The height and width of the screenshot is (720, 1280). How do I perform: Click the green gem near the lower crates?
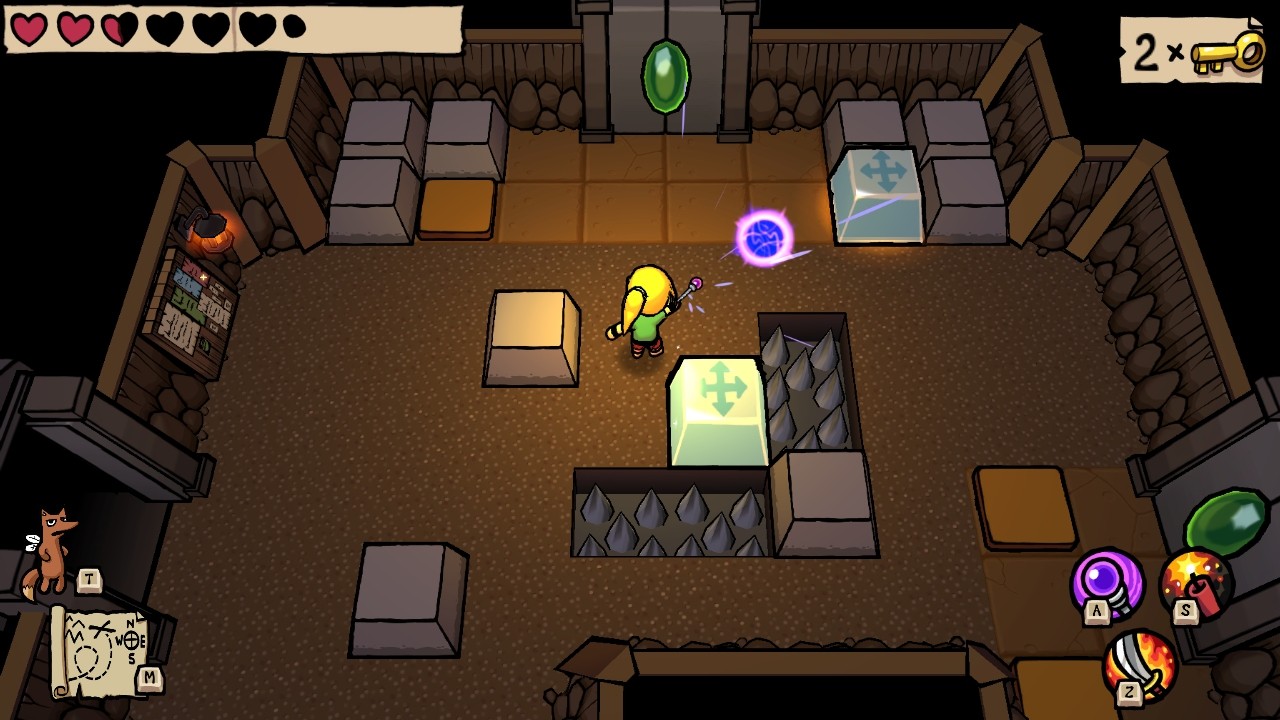pos(1225,520)
